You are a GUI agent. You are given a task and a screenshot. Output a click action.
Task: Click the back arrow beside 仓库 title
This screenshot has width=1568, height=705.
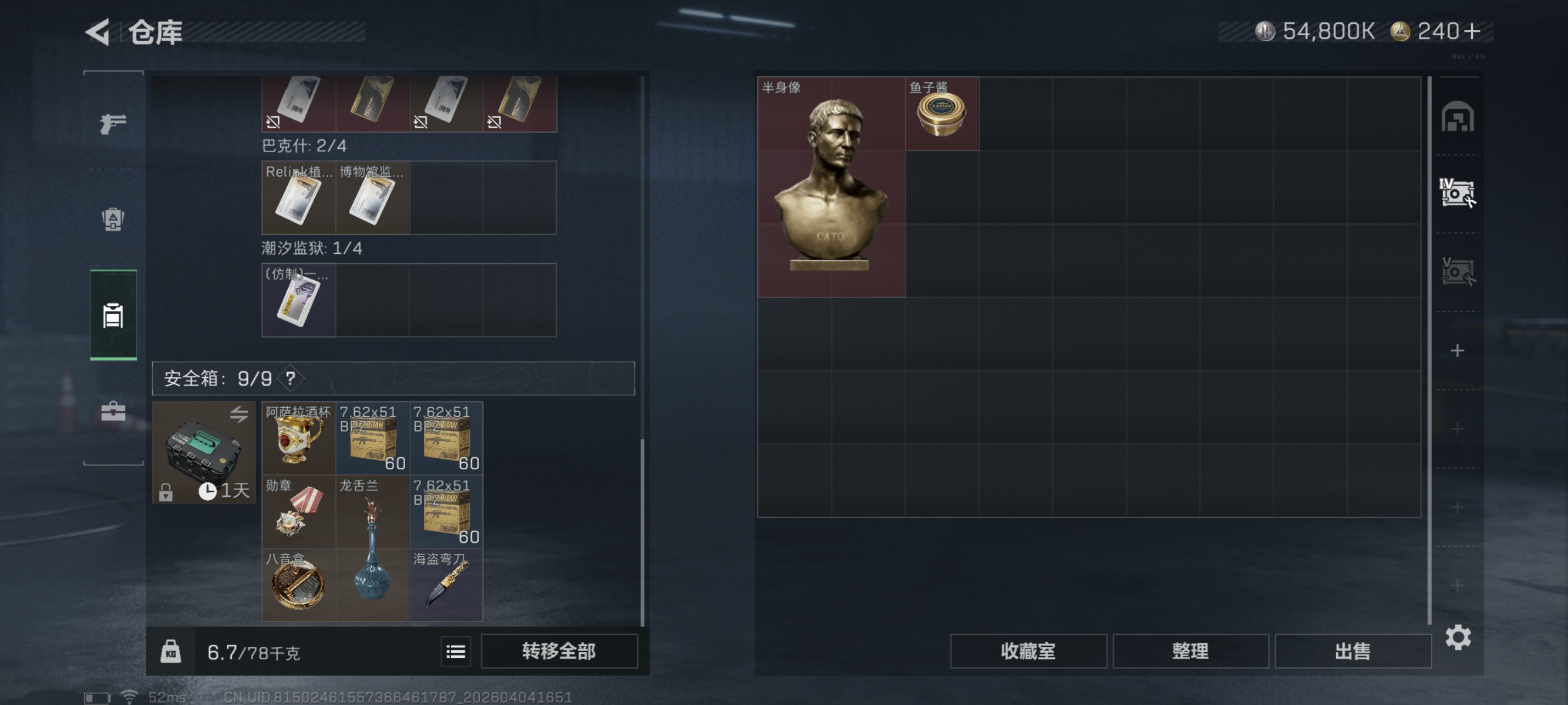coord(99,33)
